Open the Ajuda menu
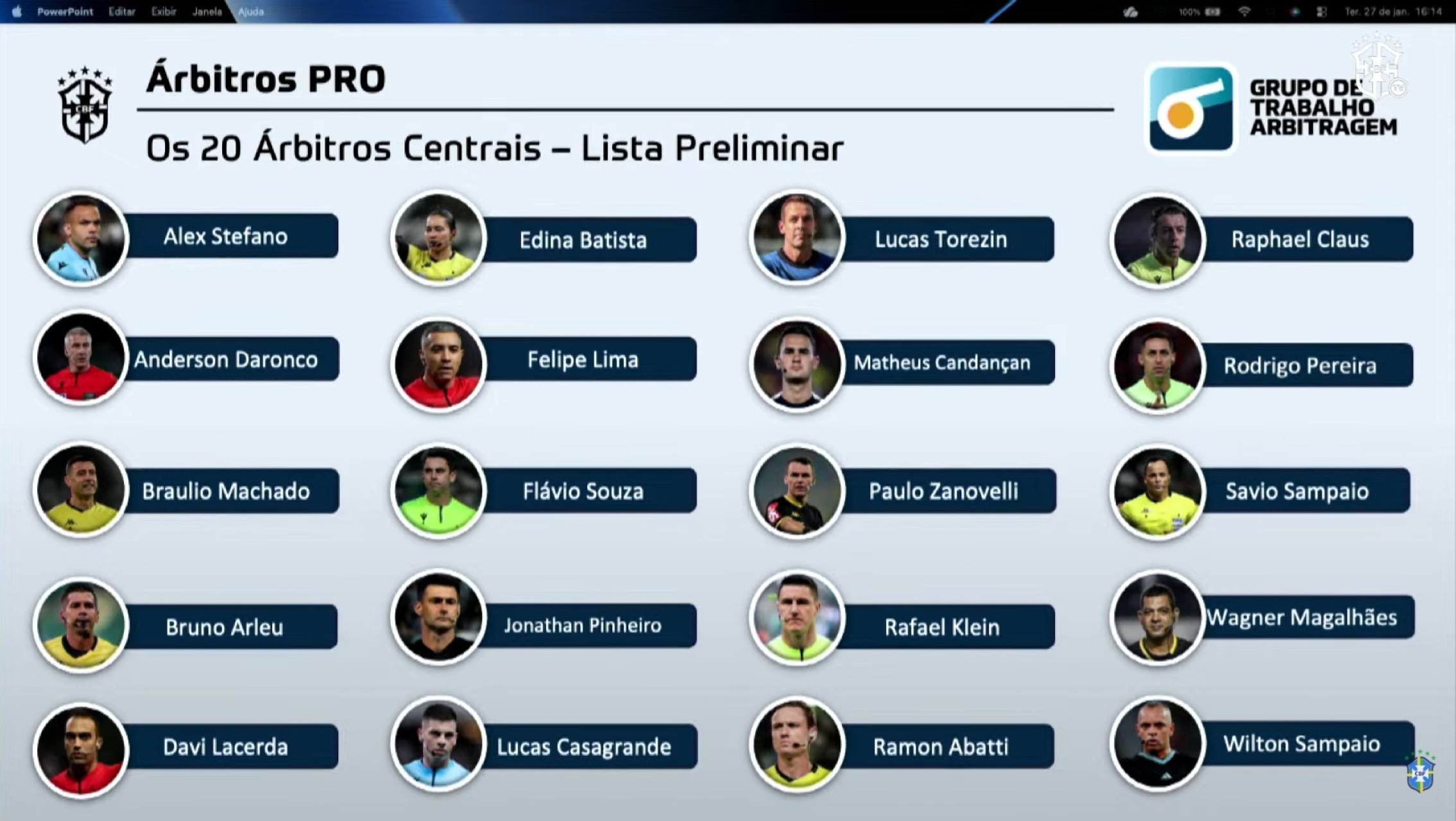The image size is (1456, 821). click(x=251, y=12)
